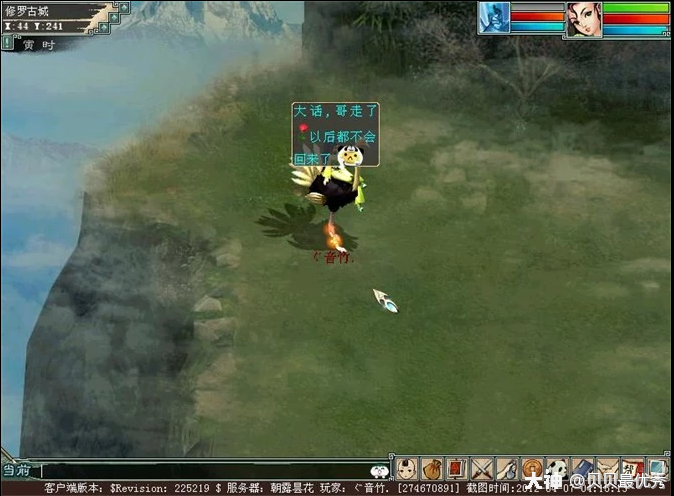This screenshot has width=674, height=496.
Task: Open the panda emoticon picker
Action: click(380, 471)
